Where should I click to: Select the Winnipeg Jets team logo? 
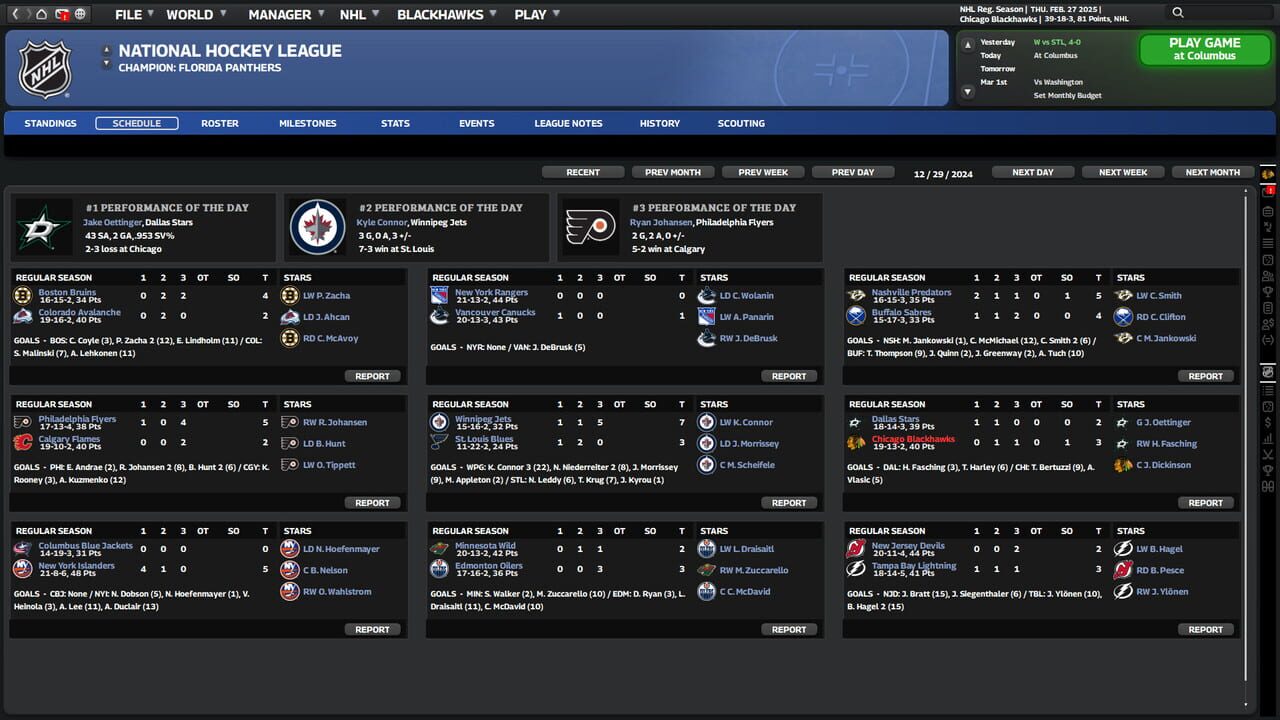point(319,227)
